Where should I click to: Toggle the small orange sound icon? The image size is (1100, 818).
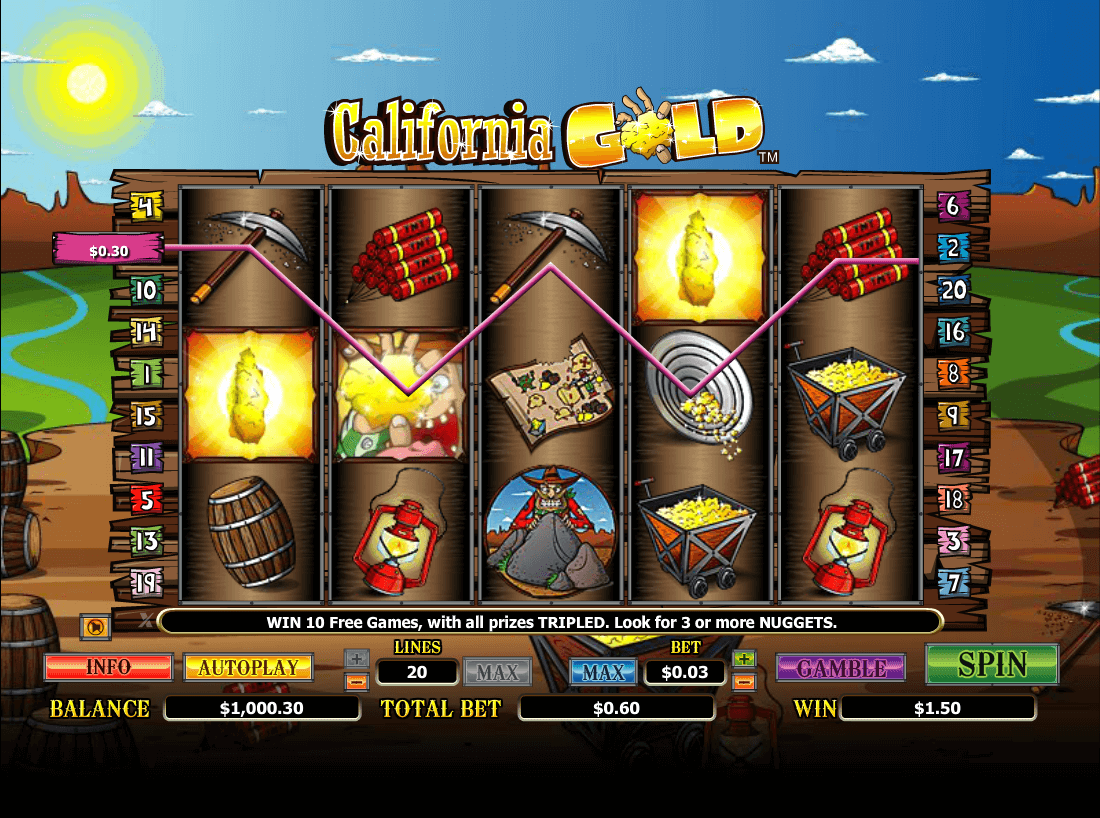(x=94, y=627)
